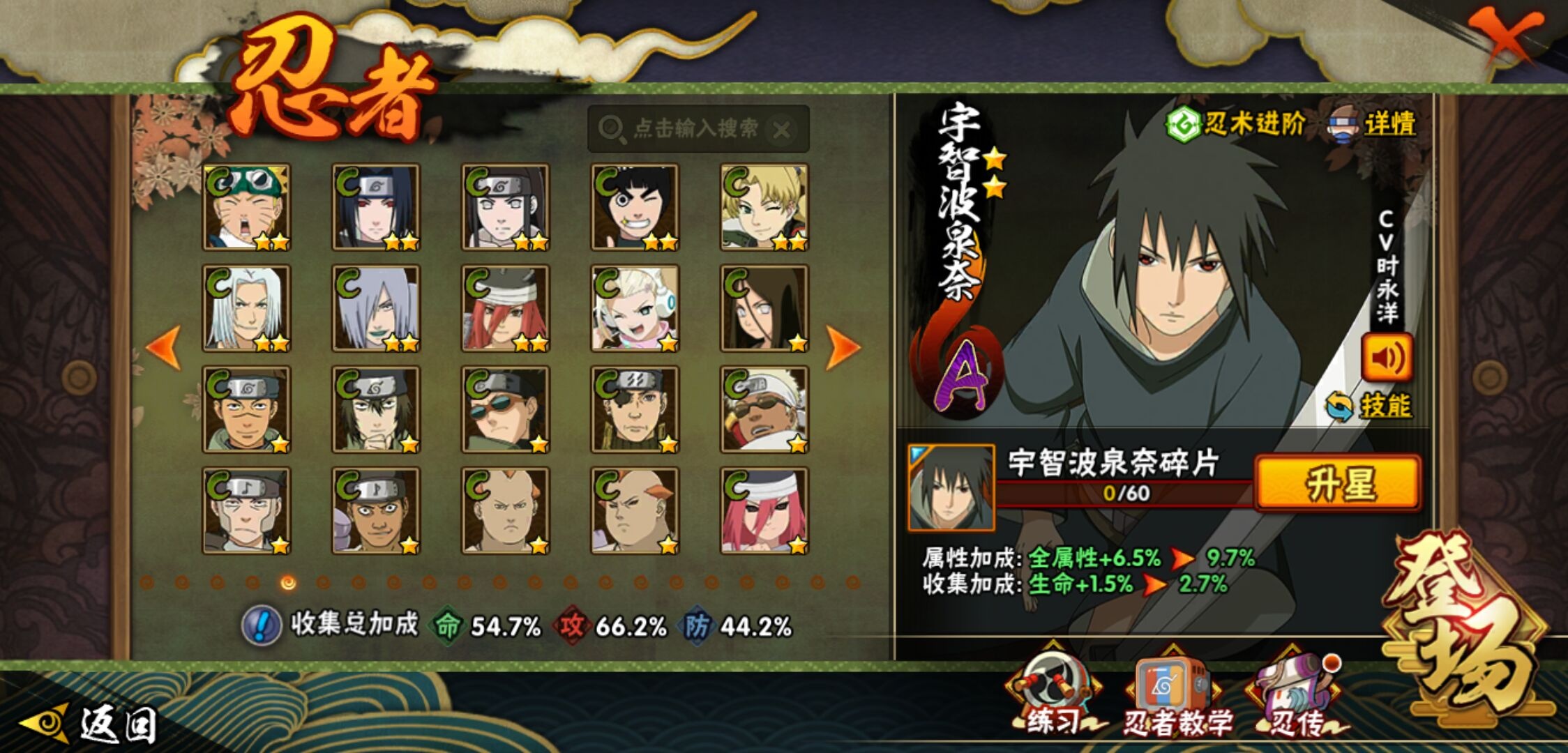Viewport: 1568px width, 753px height.
Task: Tap the 升星 star upgrade button
Action: coord(1338,484)
